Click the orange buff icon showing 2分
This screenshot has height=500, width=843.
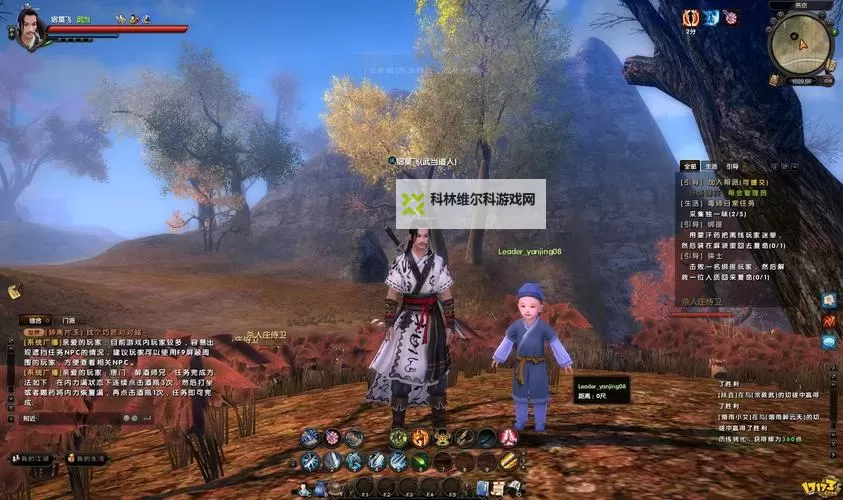coord(690,18)
